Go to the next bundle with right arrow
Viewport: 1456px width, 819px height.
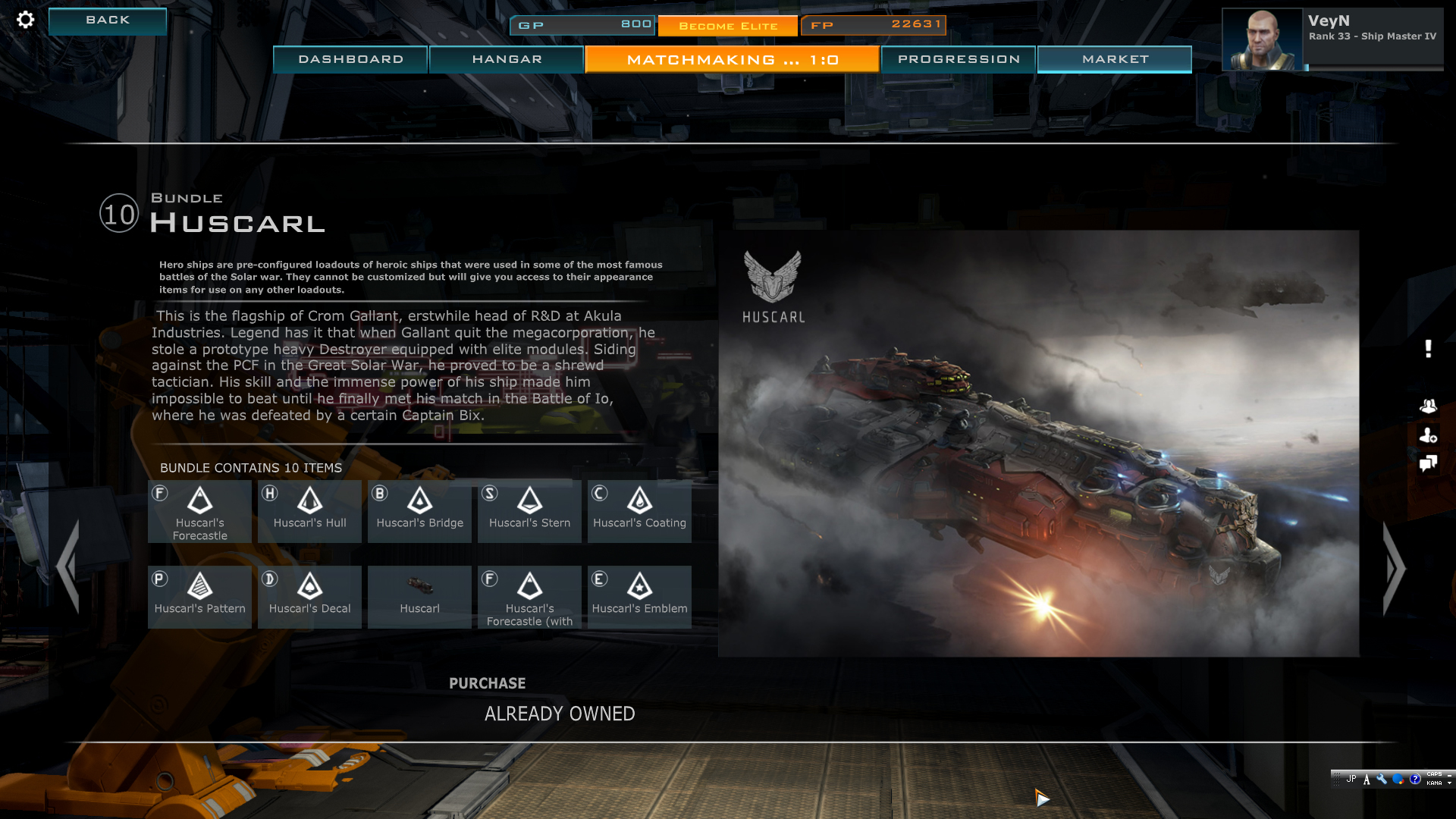pyautogui.click(x=1394, y=568)
